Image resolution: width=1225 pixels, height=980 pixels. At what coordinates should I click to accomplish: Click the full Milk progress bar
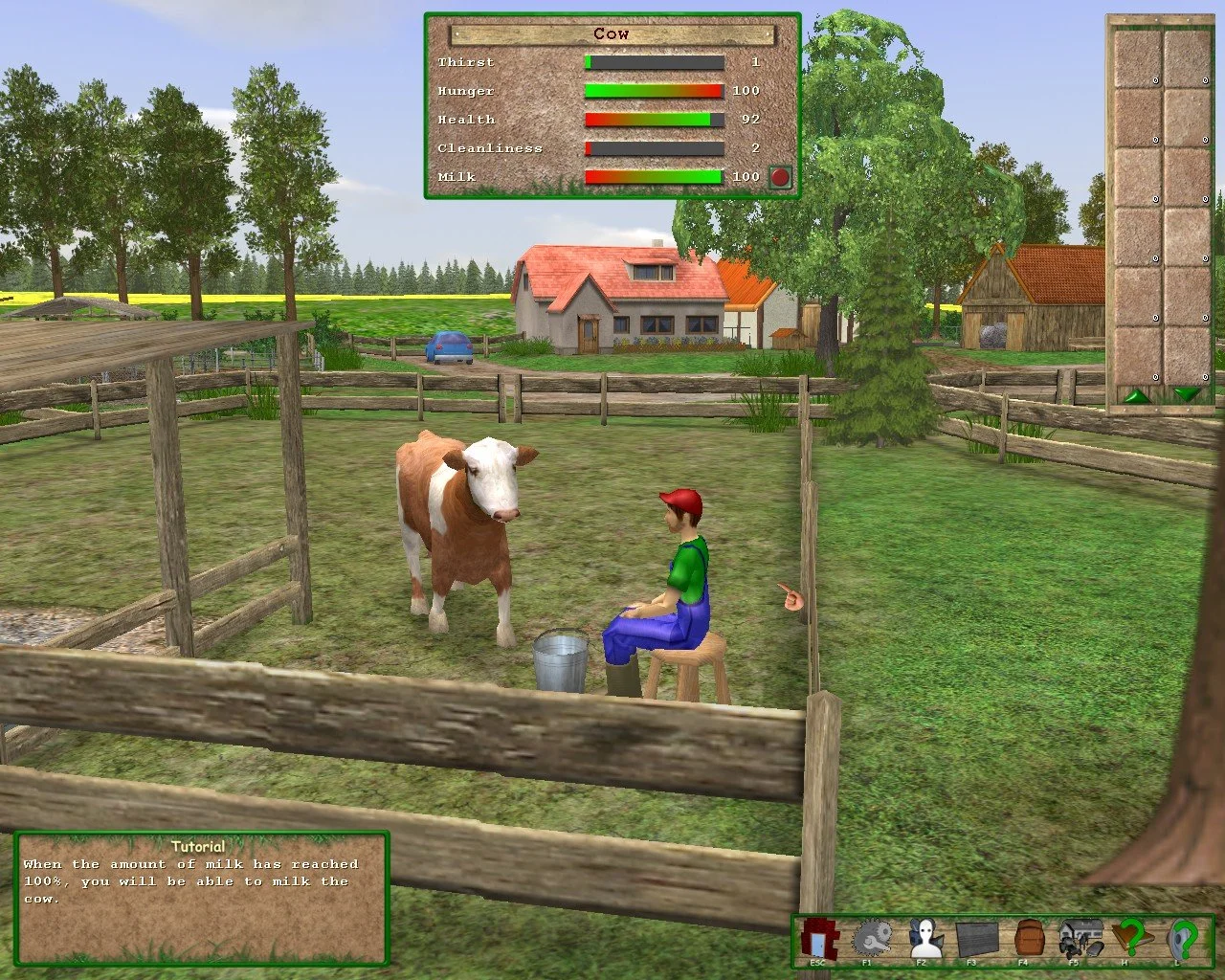(655, 177)
